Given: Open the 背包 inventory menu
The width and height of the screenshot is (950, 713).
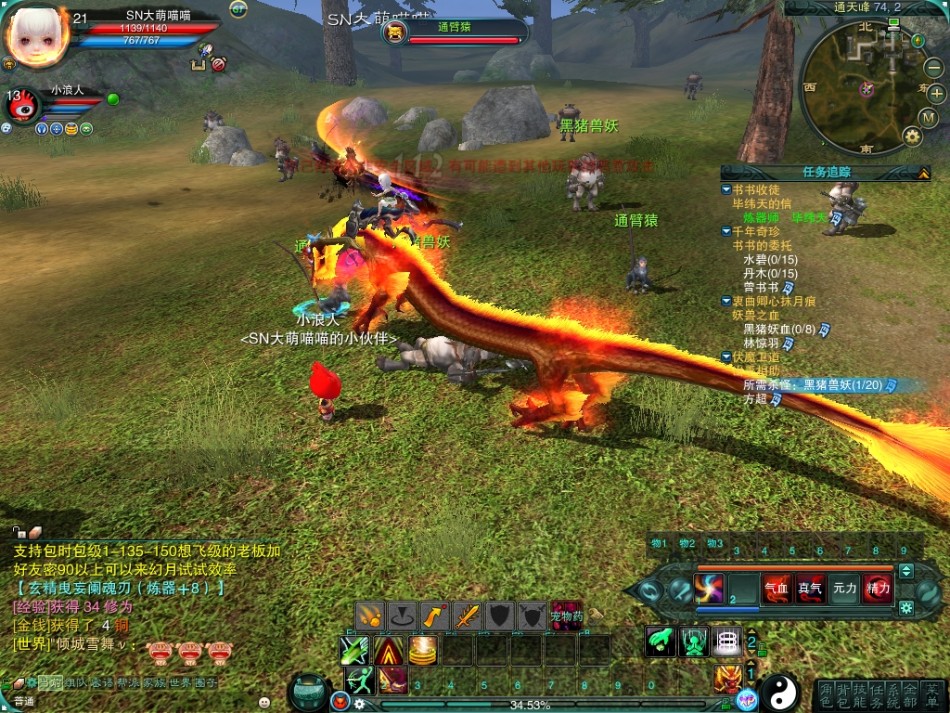Looking at the screenshot, I should (x=844, y=695).
